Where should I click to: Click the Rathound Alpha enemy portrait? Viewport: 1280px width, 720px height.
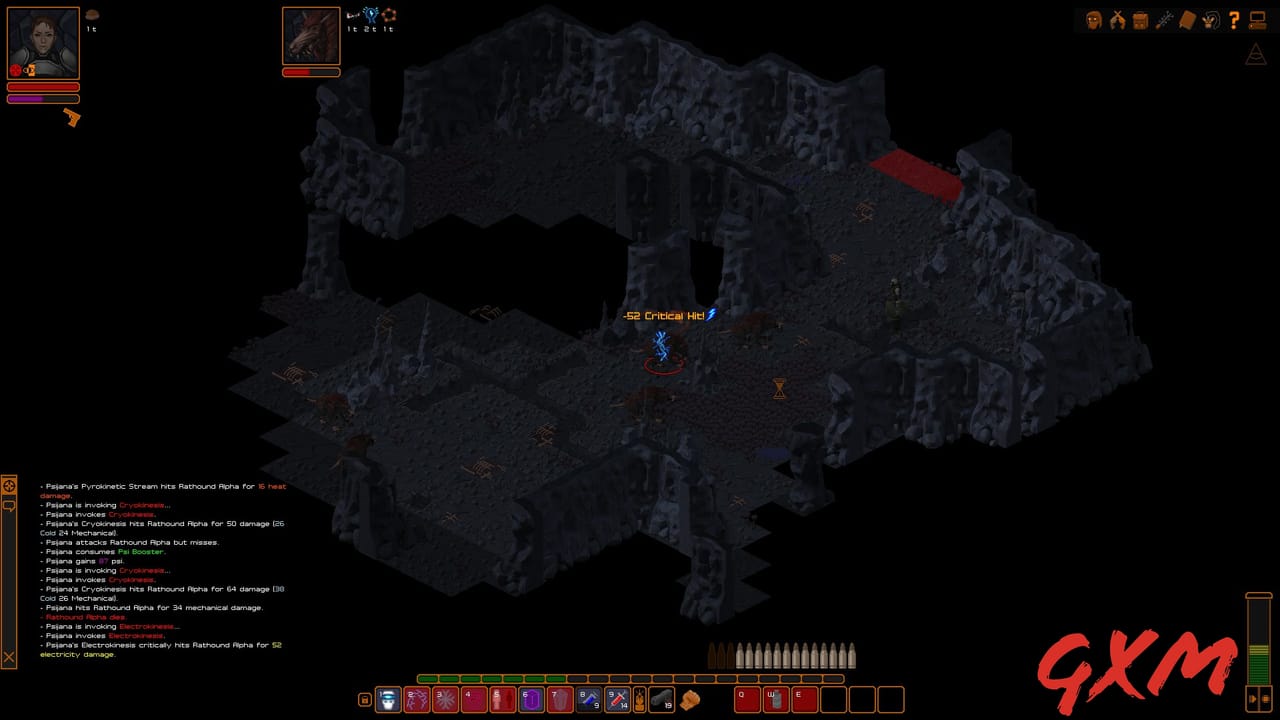pyautogui.click(x=311, y=36)
